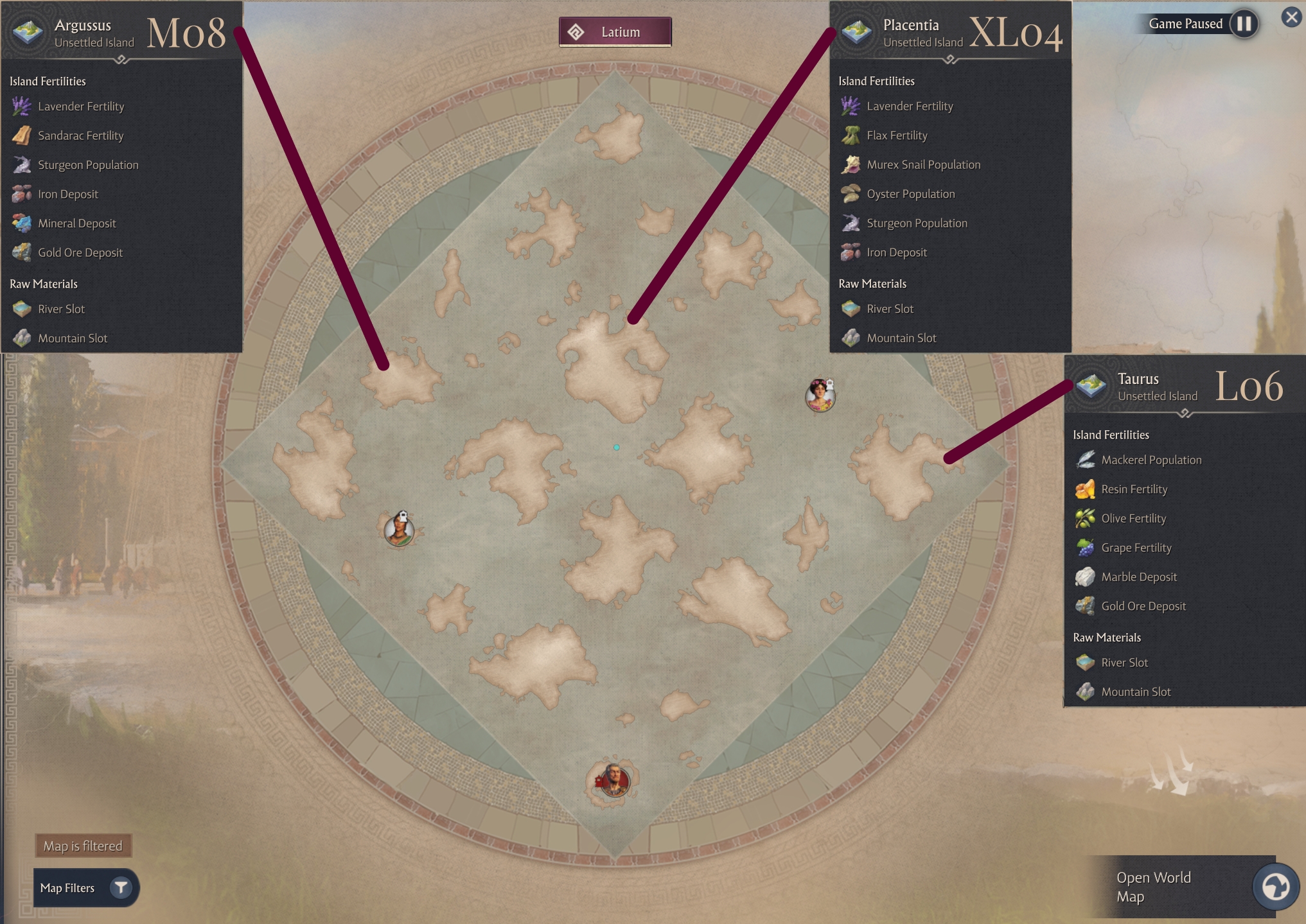
Task: Close the map with the X button
Action: pyautogui.click(x=1291, y=17)
